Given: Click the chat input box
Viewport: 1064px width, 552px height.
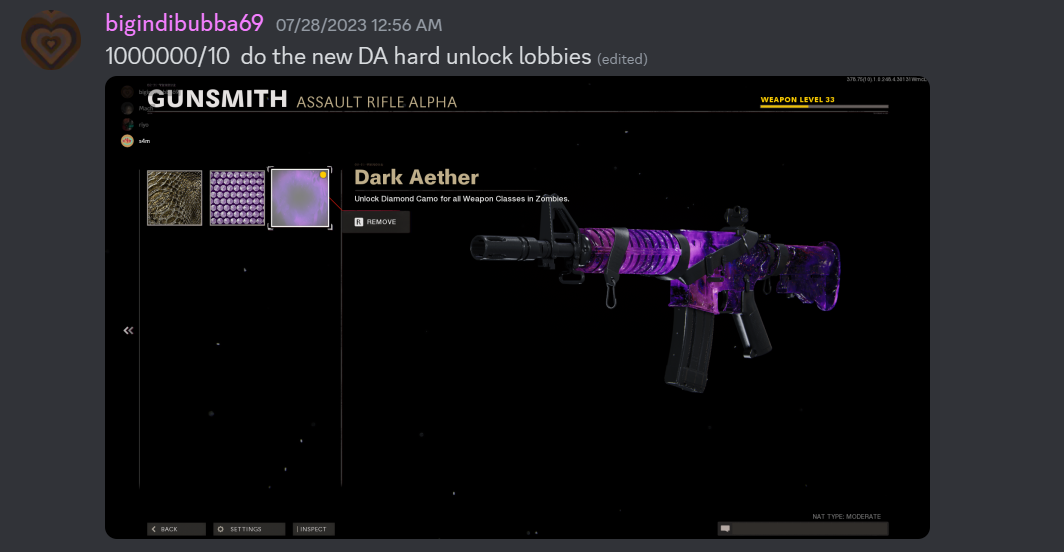Looking at the screenshot, I should click(802, 528).
